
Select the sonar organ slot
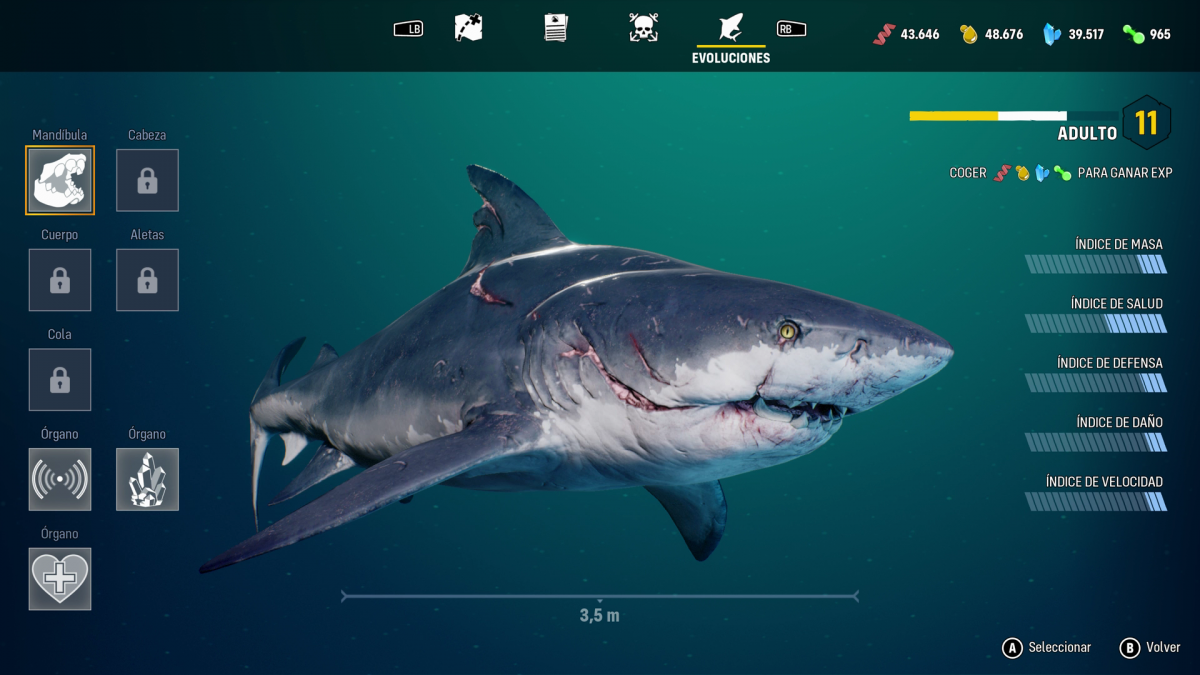click(60, 479)
